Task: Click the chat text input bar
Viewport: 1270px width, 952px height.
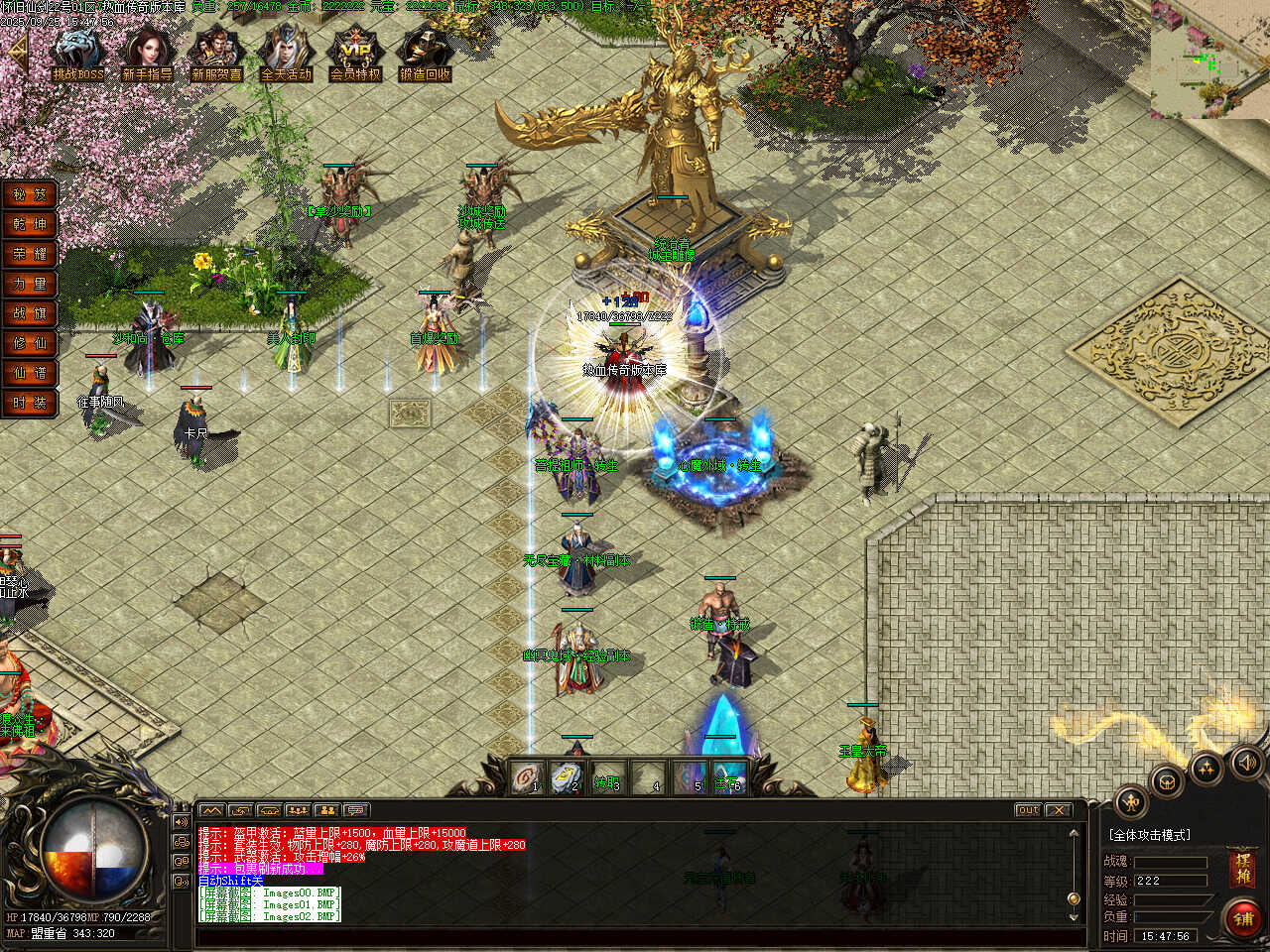Action: click(635, 936)
